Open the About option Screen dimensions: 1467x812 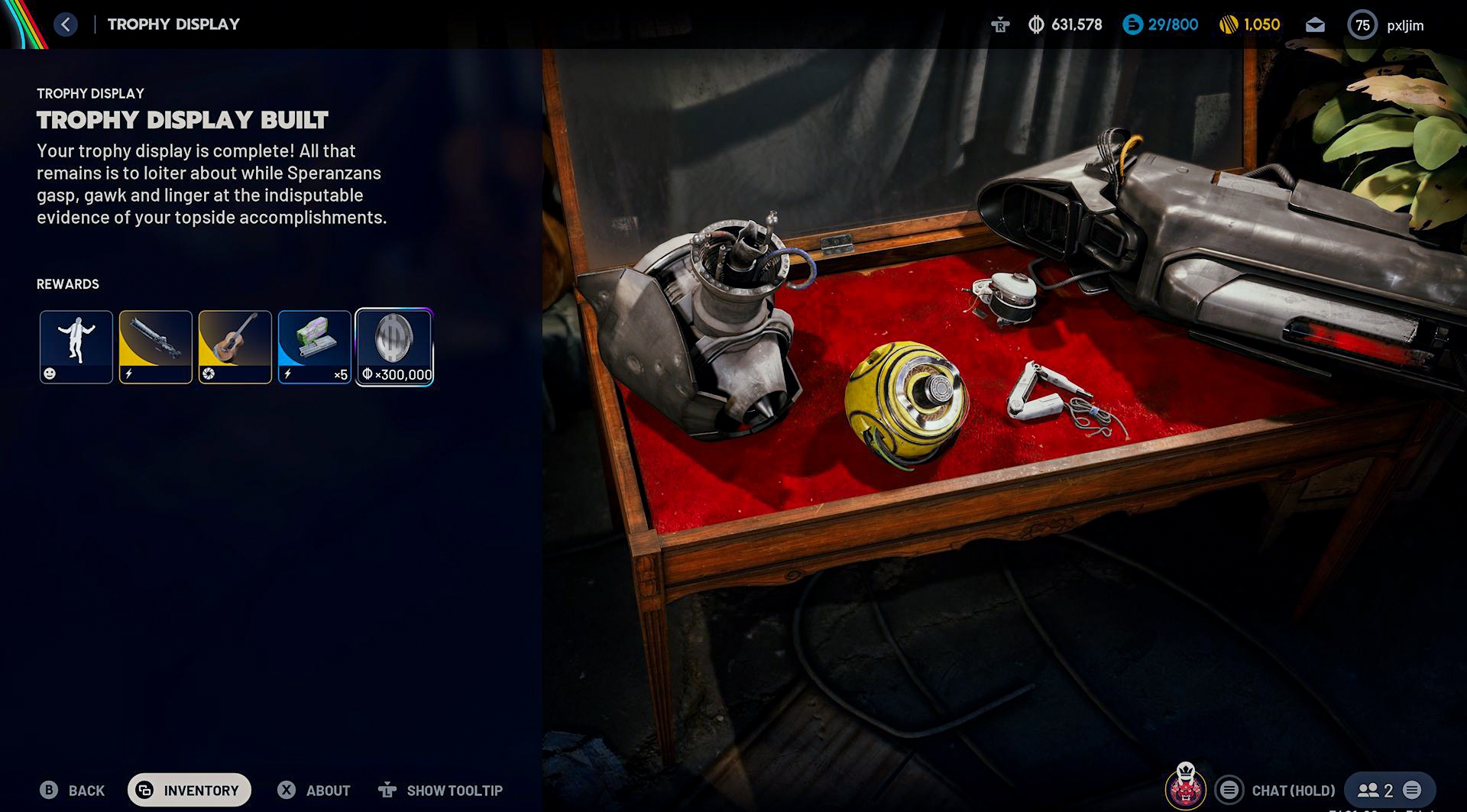314,790
